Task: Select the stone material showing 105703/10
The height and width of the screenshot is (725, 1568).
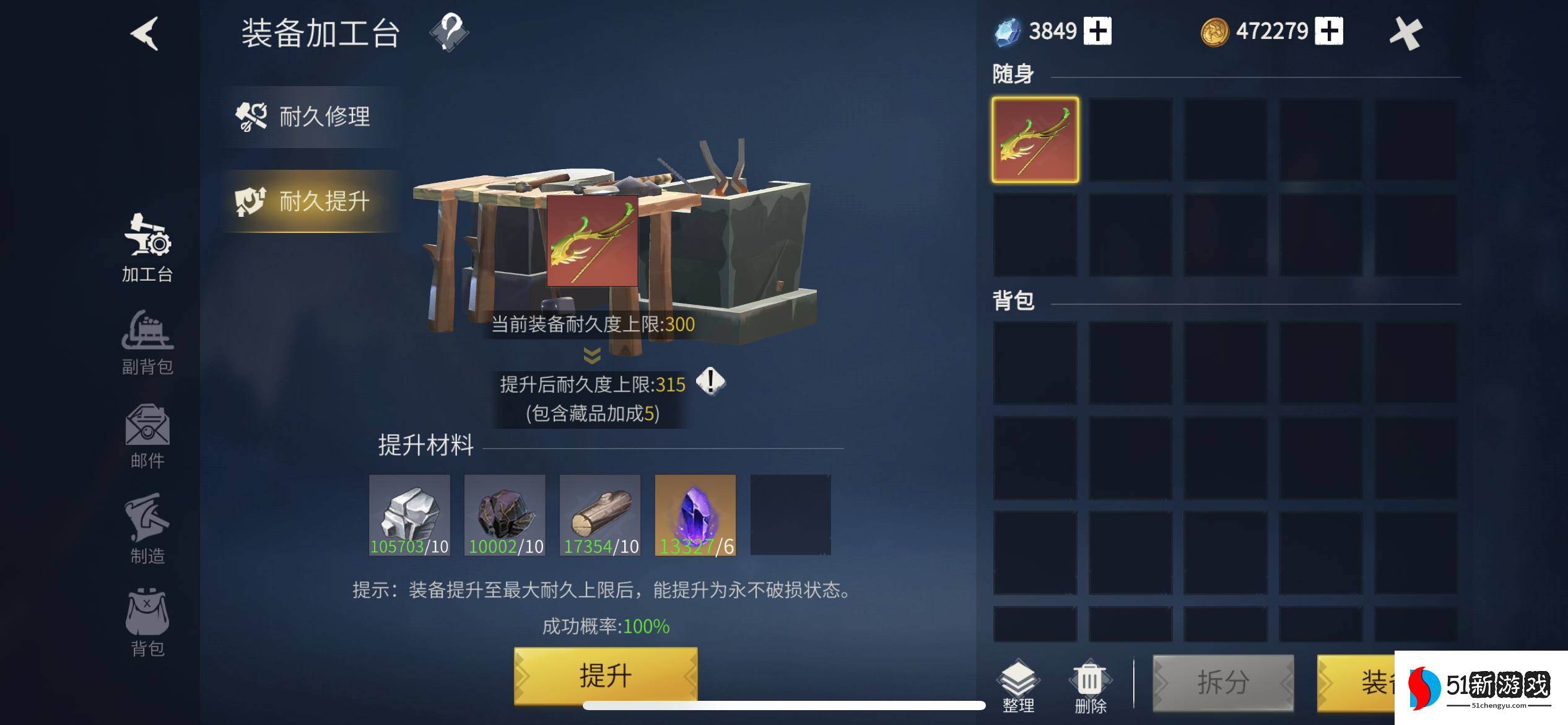Action: pos(409,515)
